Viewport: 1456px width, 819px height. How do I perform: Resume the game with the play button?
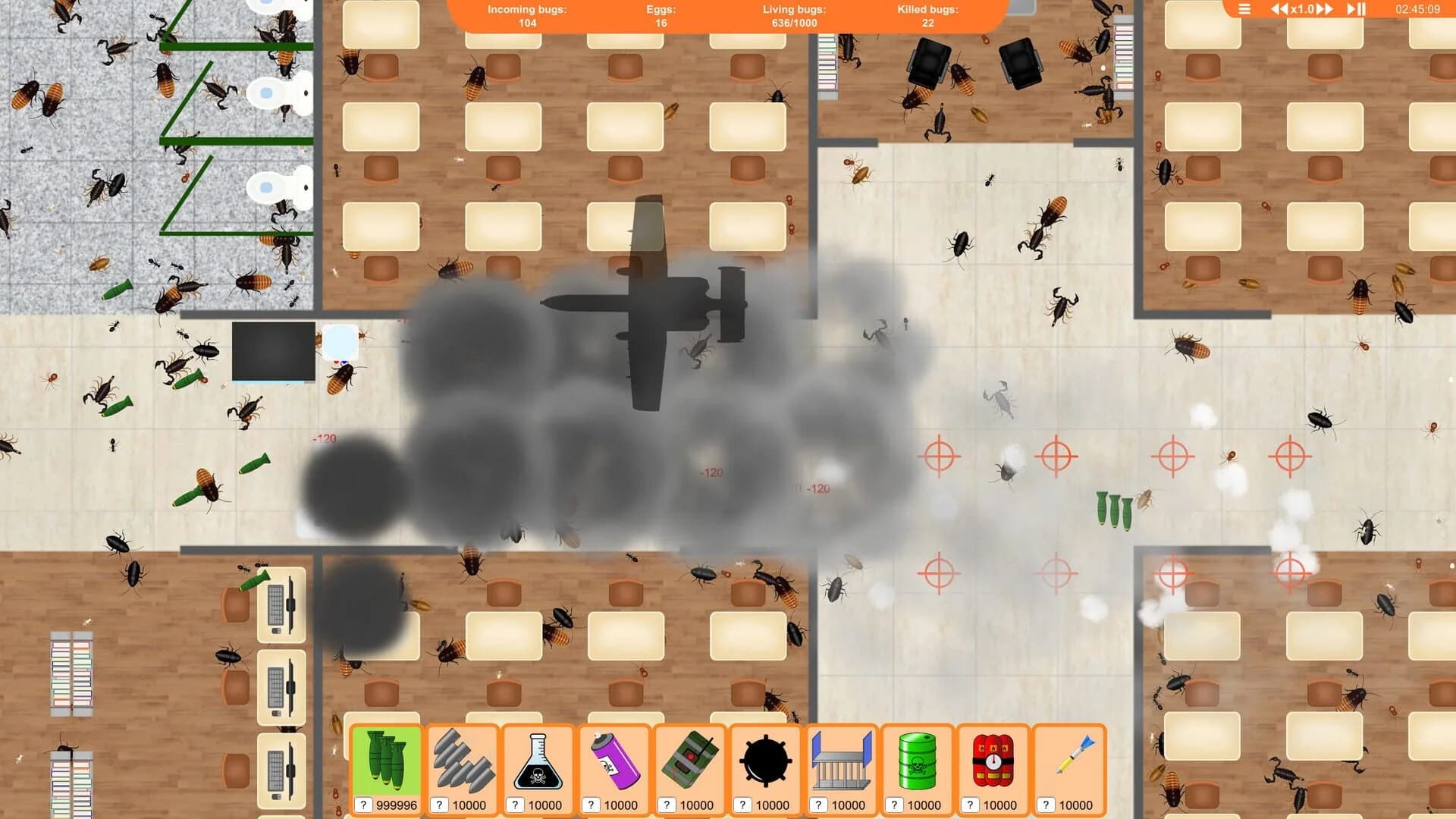click(1352, 8)
